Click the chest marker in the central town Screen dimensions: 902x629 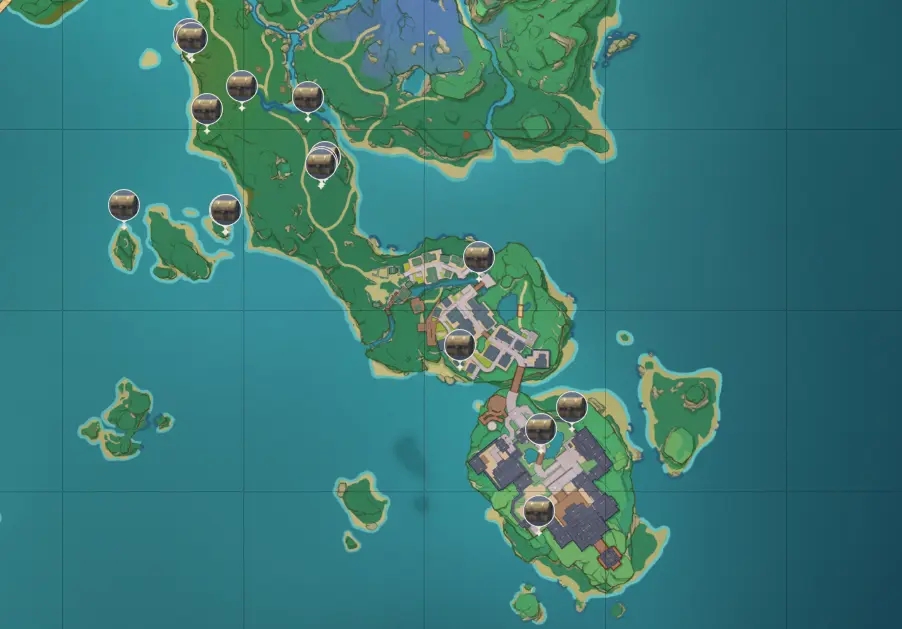click(459, 345)
